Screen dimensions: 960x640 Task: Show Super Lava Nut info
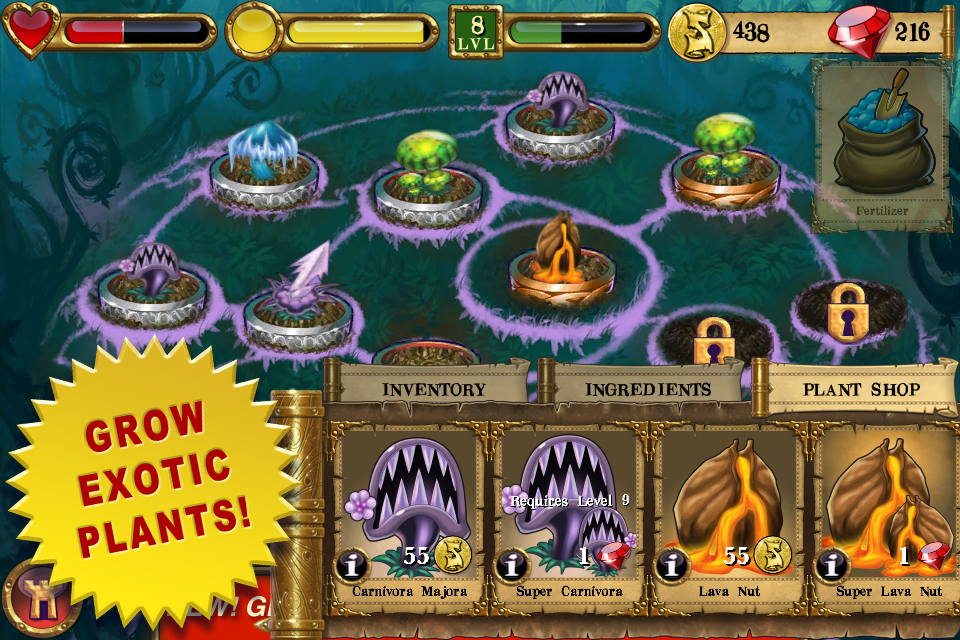pyautogui.click(x=832, y=566)
